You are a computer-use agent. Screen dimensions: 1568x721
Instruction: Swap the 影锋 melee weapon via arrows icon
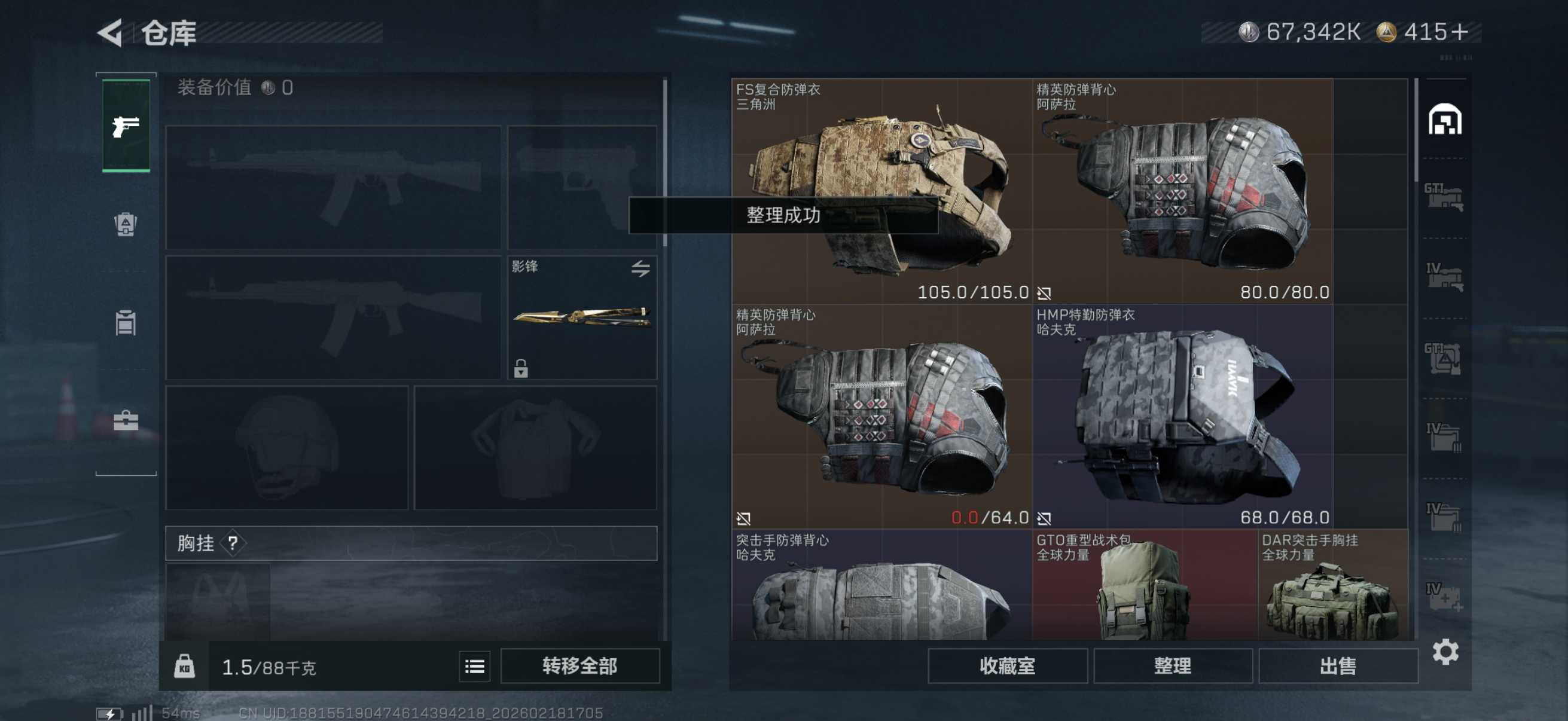point(640,268)
